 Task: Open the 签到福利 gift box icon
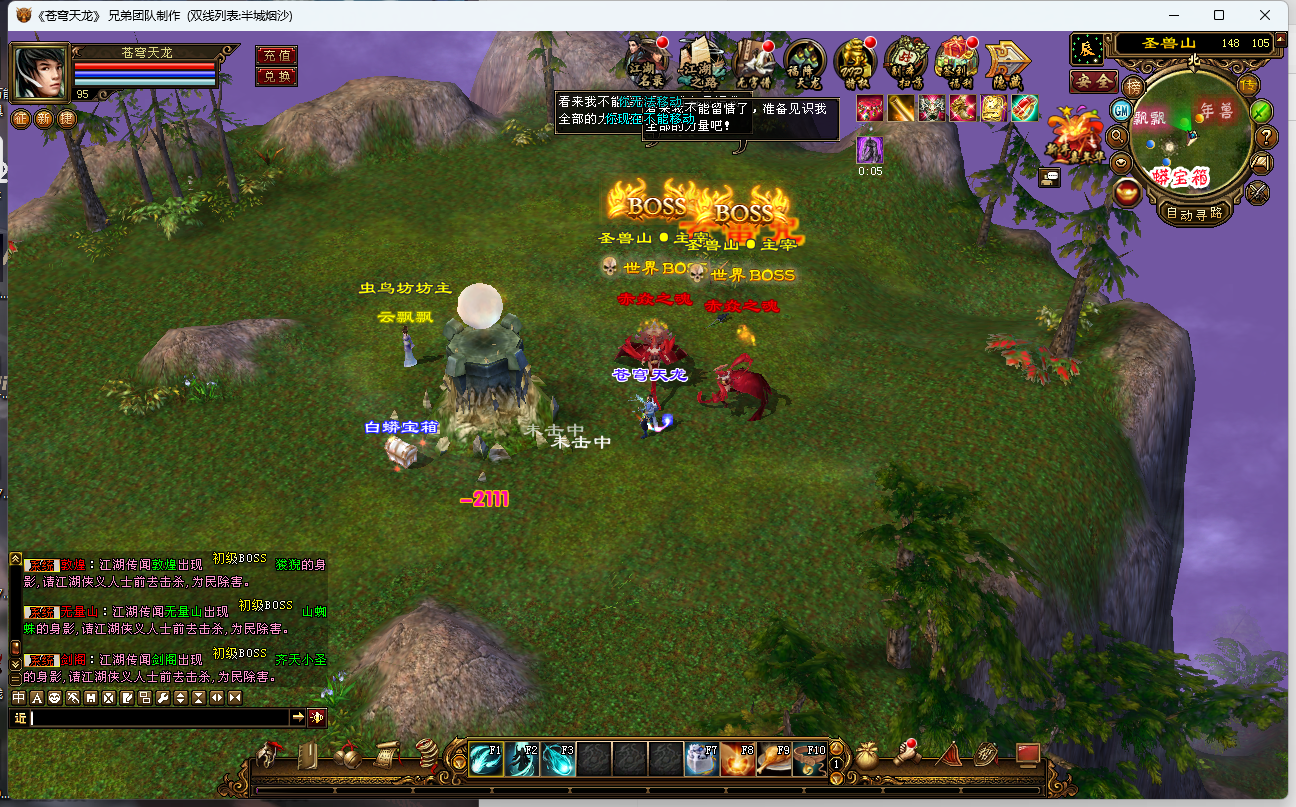(956, 60)
